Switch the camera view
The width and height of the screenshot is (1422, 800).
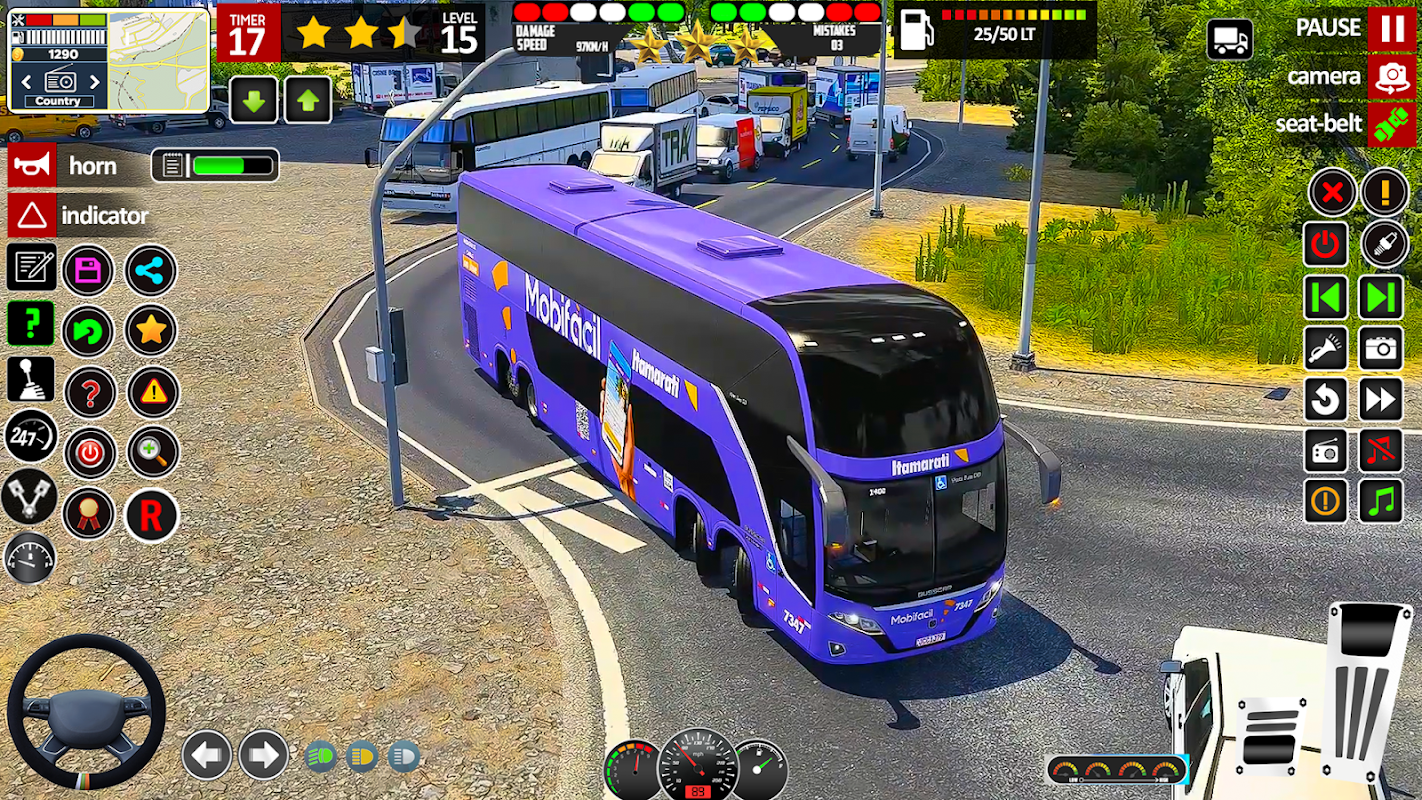click(1391, 77)
